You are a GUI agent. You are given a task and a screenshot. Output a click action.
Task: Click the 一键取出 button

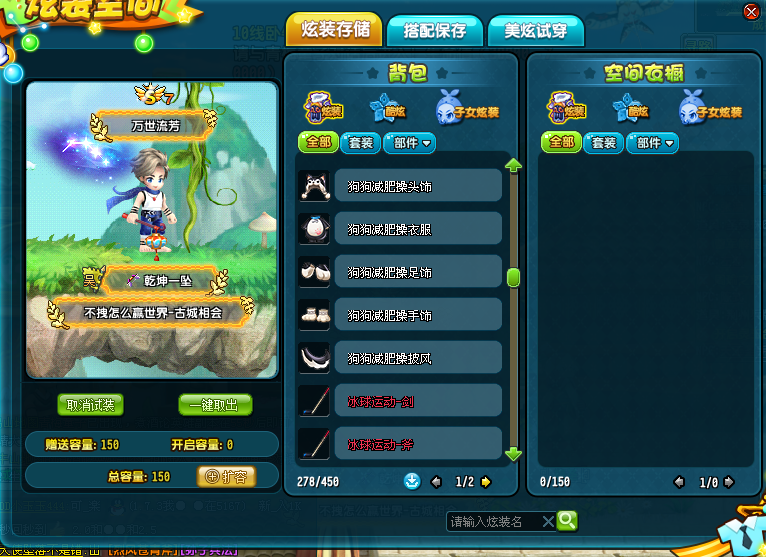215,405
